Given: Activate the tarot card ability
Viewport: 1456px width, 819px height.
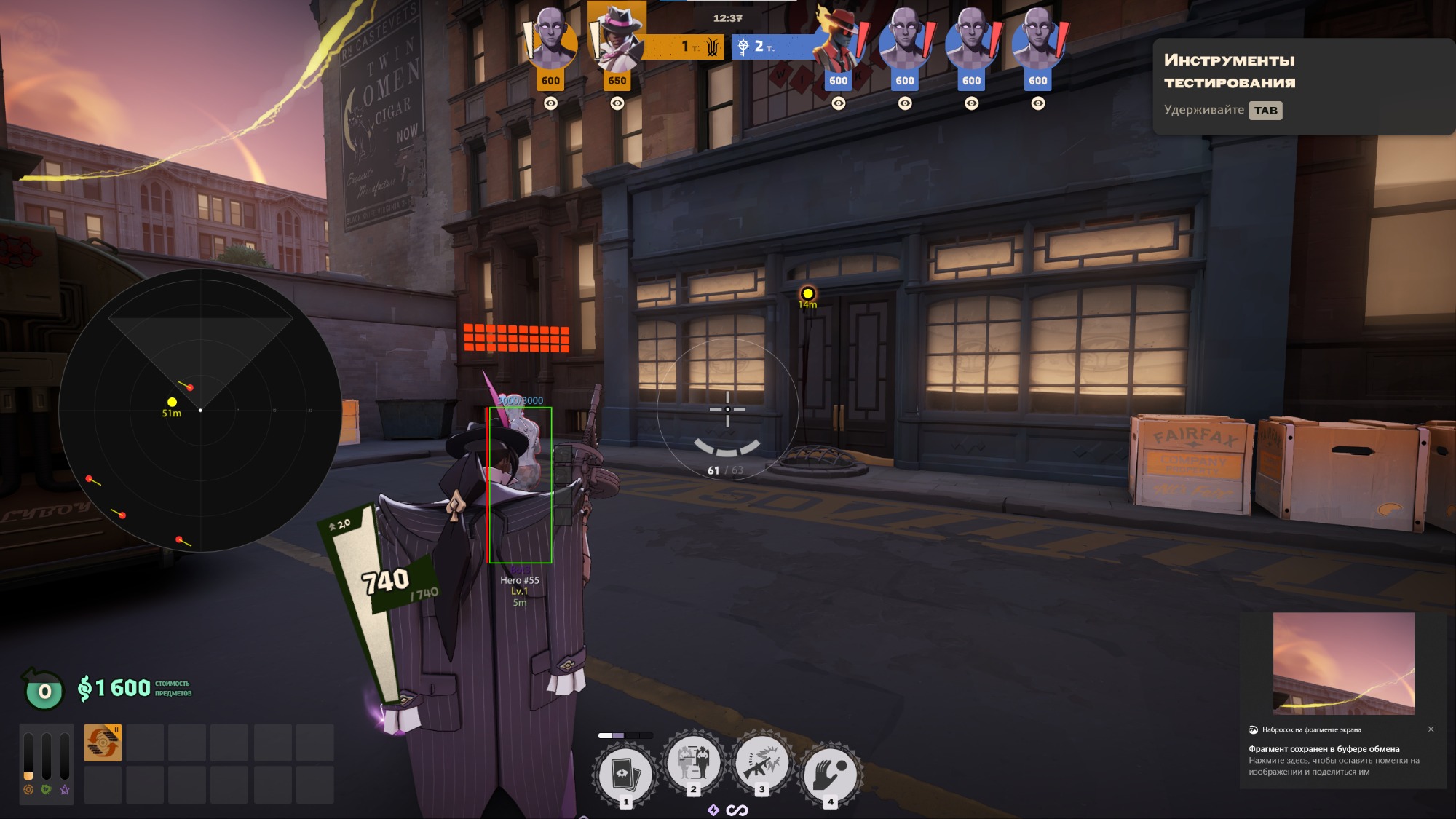Looking at the screenshot, I should click(625, 774).
